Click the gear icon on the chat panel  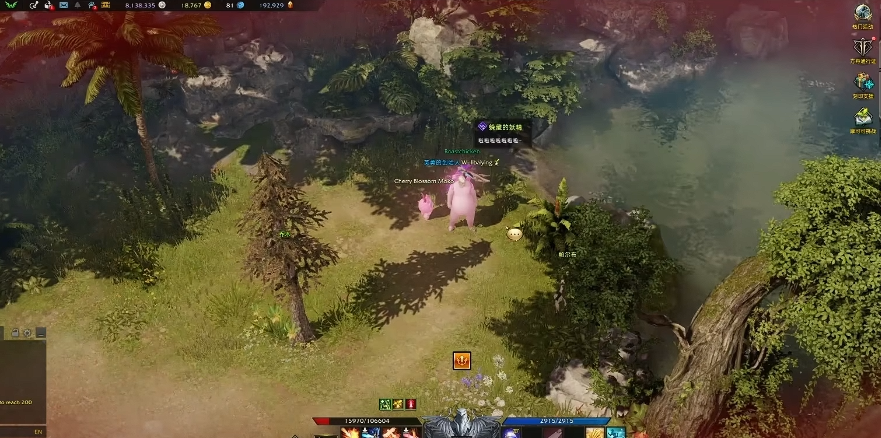point(28,333)
